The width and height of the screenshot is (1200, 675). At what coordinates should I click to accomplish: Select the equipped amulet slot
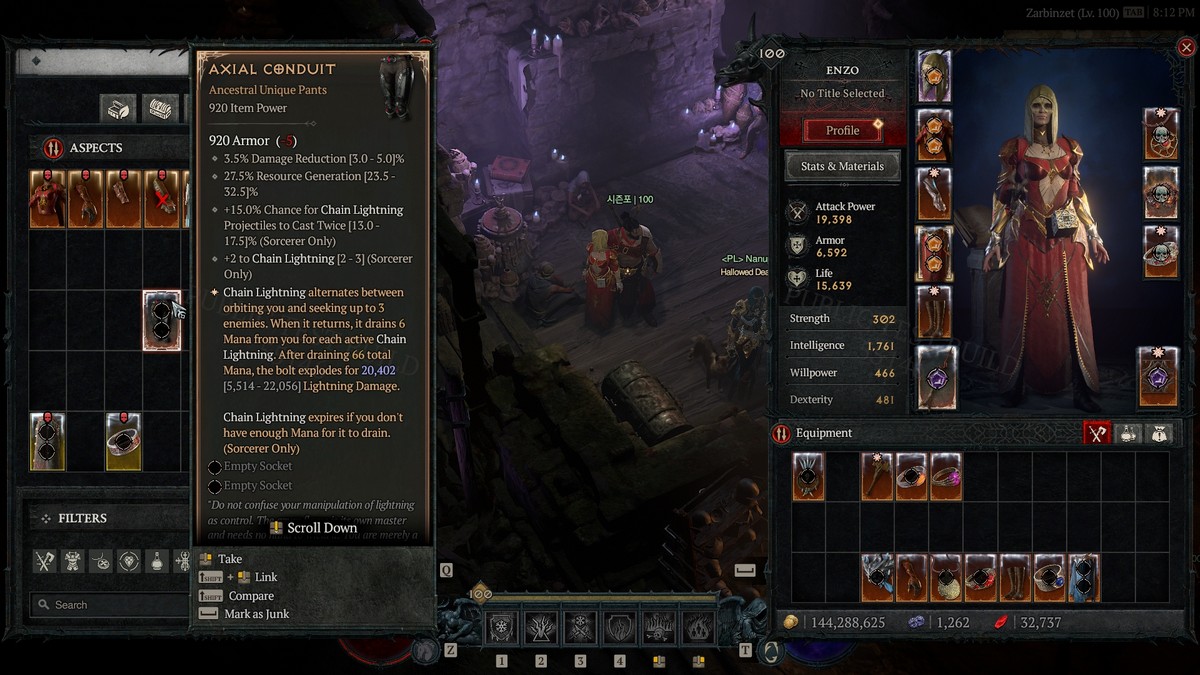1160,134
